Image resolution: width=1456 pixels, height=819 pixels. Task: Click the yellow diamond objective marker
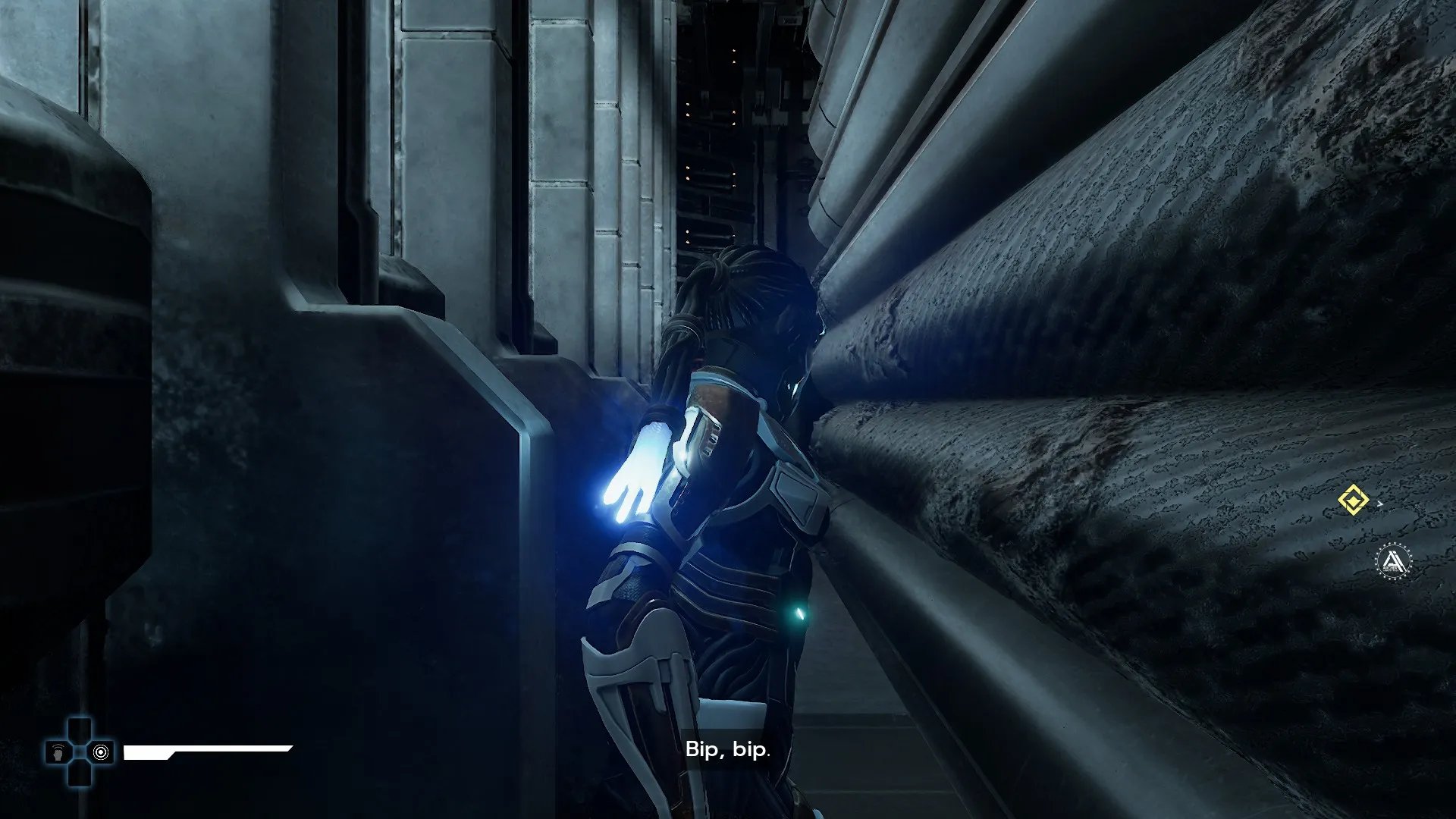pyautogui.click(x=1353, y=501)
